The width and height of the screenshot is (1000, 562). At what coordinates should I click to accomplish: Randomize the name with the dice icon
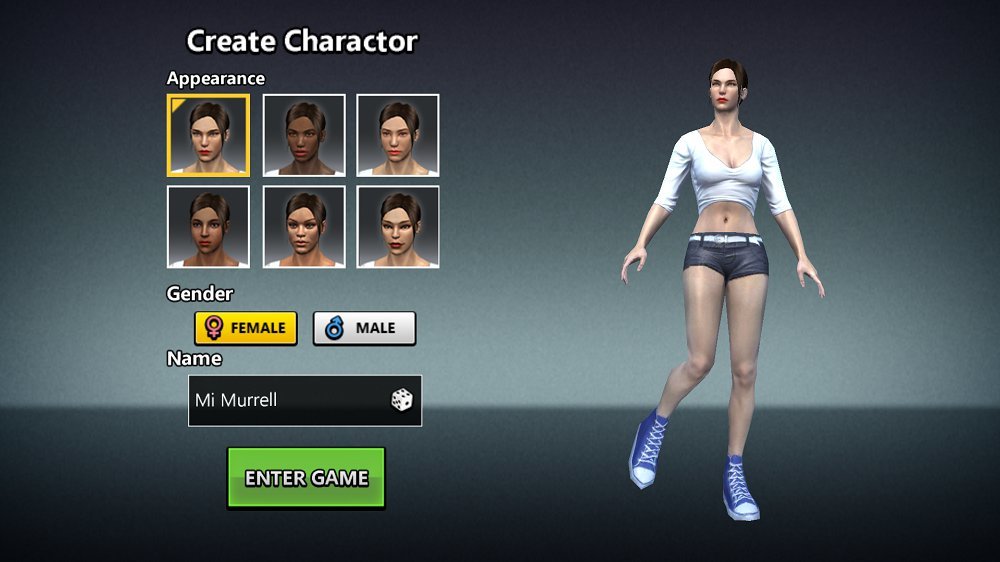click(x=401, y=401)
